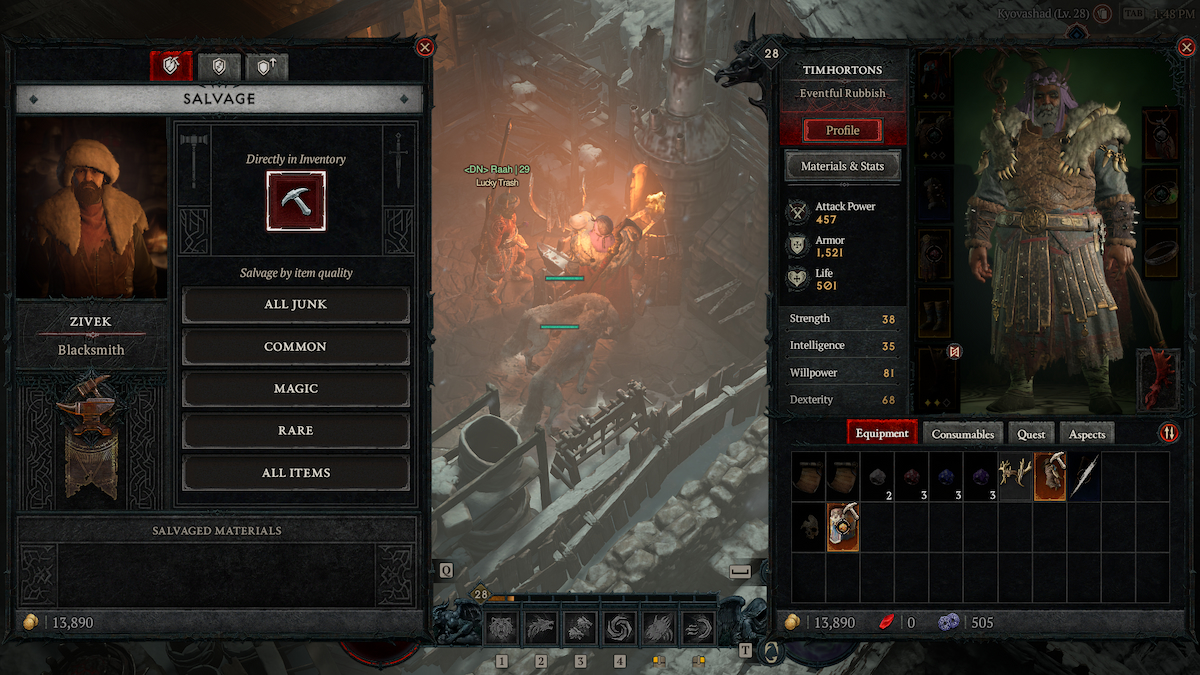Open the Quest inventory tab

(x=1031, y=434)
